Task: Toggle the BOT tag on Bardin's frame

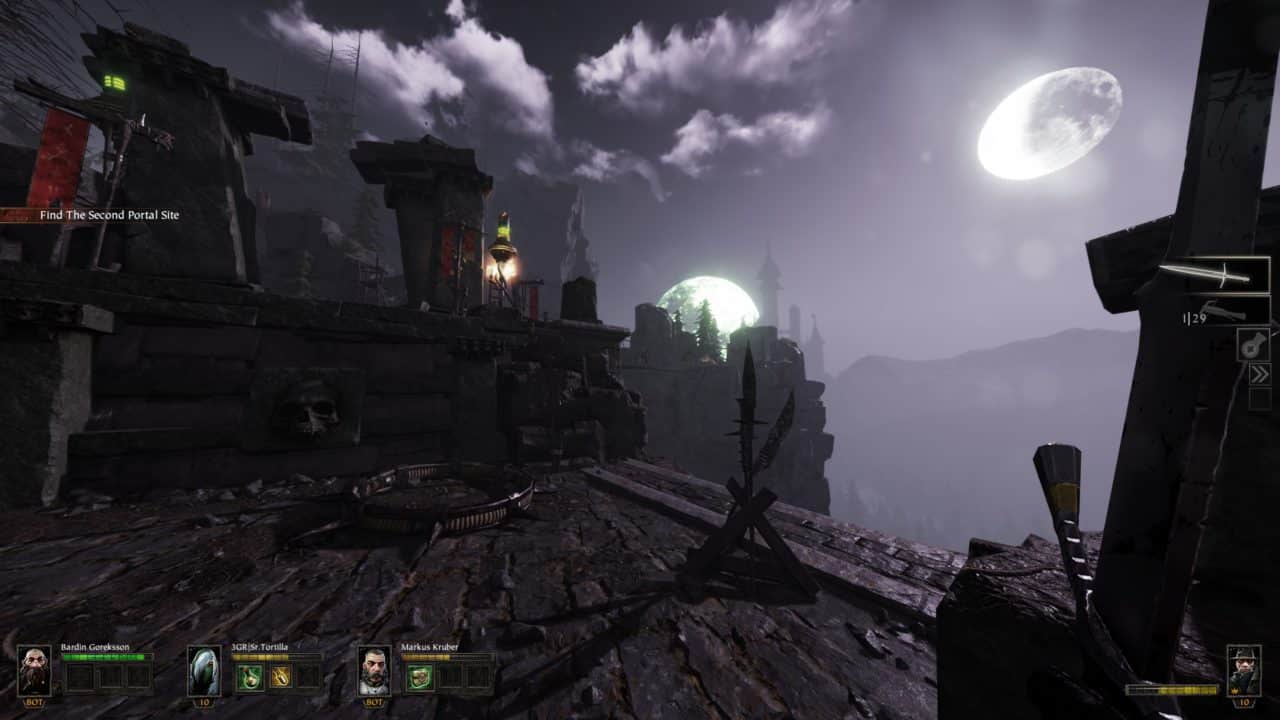Action: [x=33, y=701]
